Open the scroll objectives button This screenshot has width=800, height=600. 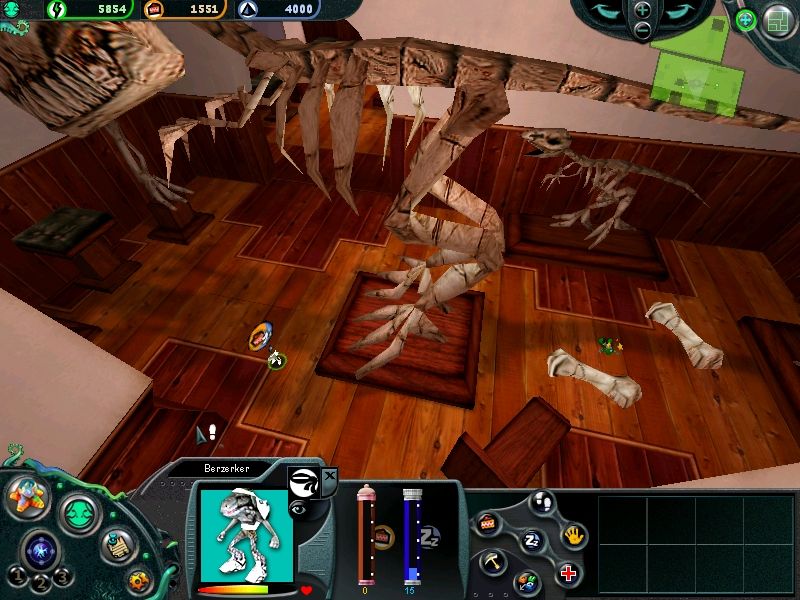tap(118, 547)
